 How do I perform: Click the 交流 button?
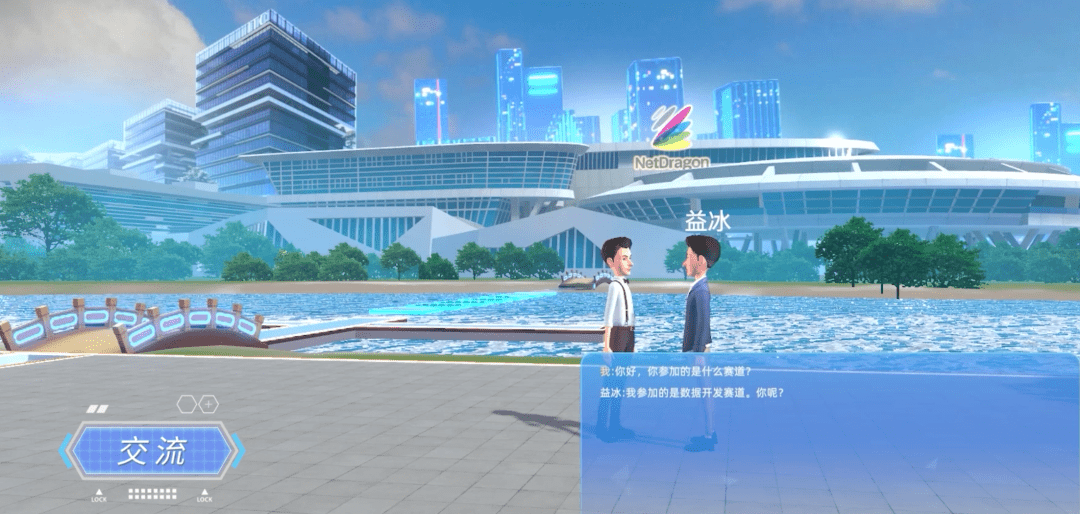point(152,452)
